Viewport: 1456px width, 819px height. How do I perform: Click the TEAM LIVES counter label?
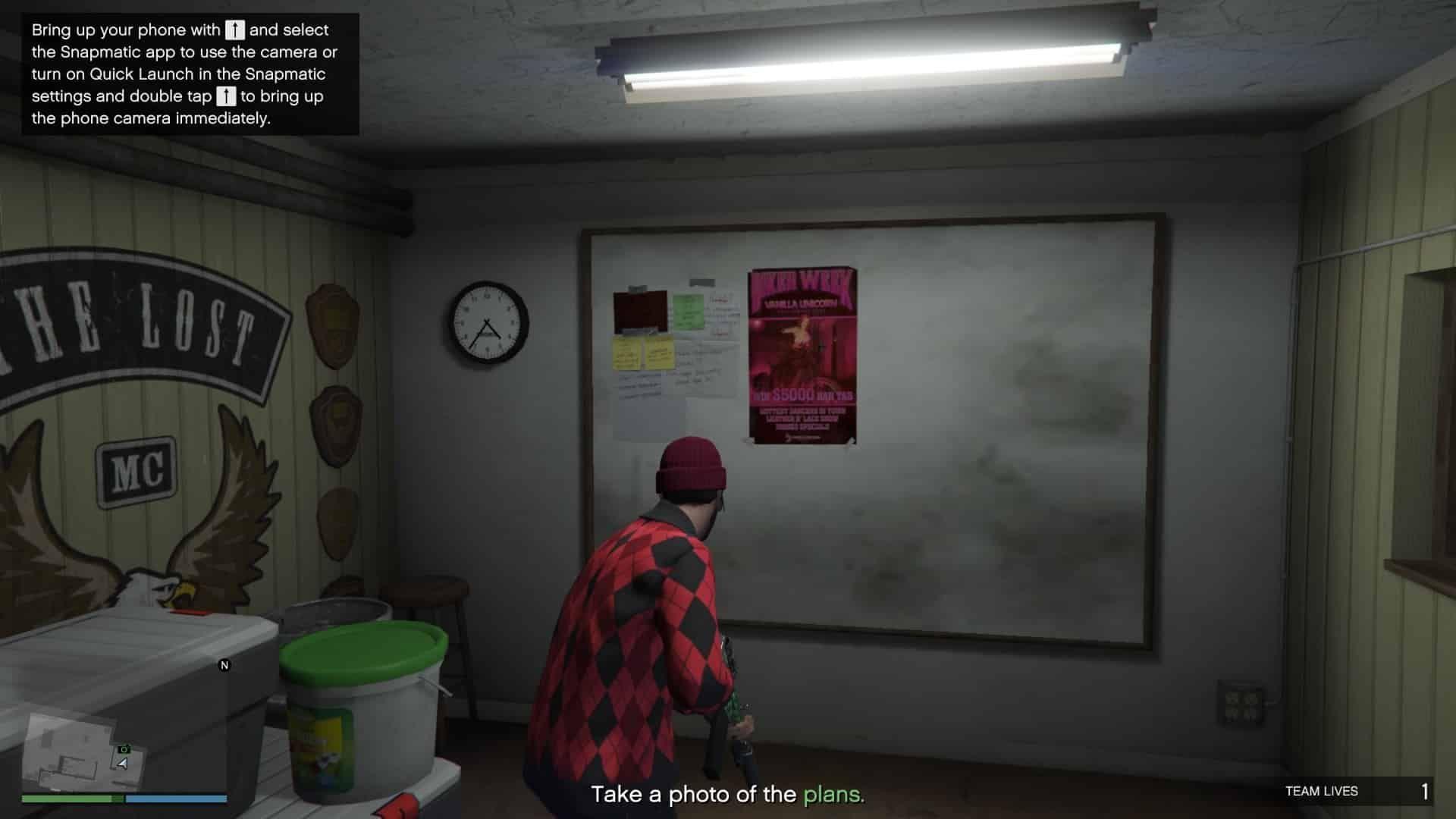1322,791
